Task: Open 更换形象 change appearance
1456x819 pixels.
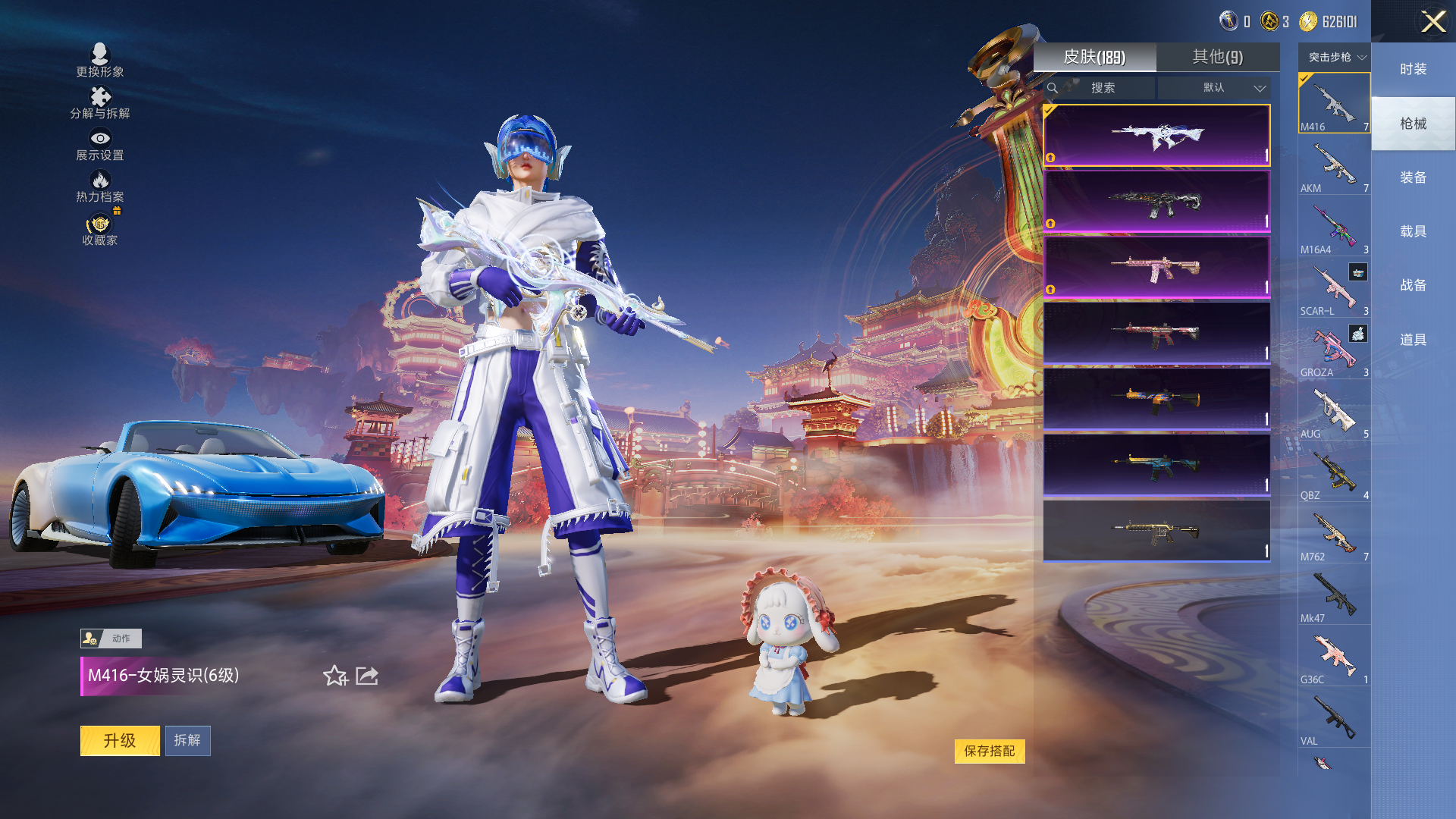Action: pos(99,61)
